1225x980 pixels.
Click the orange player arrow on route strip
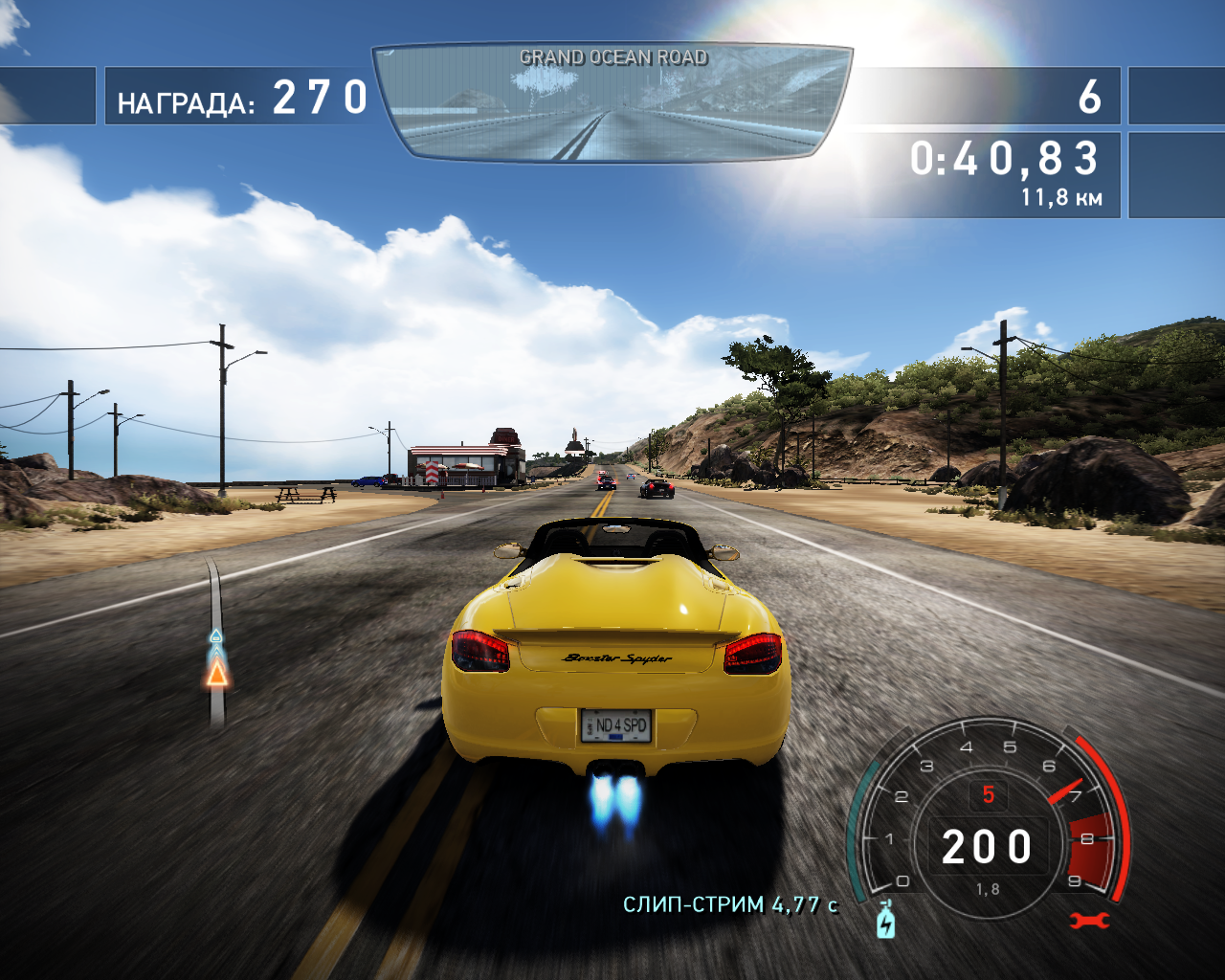[217, 673]
